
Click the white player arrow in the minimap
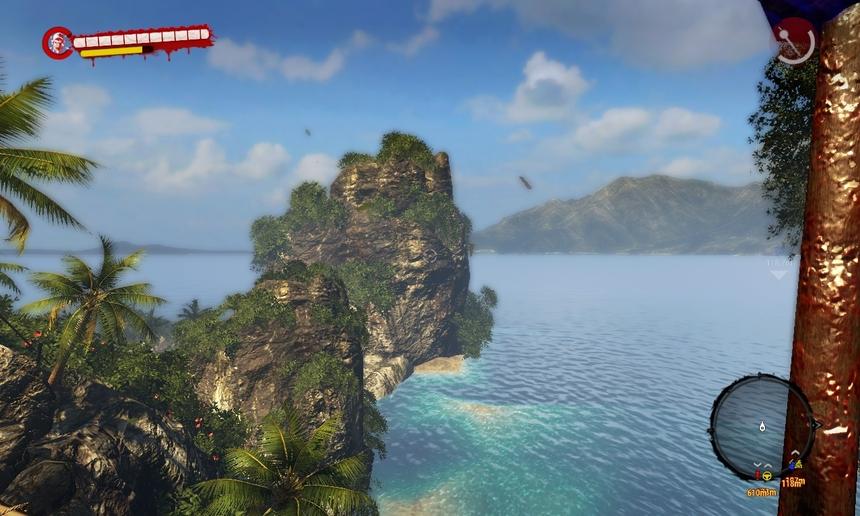(762, 426)
